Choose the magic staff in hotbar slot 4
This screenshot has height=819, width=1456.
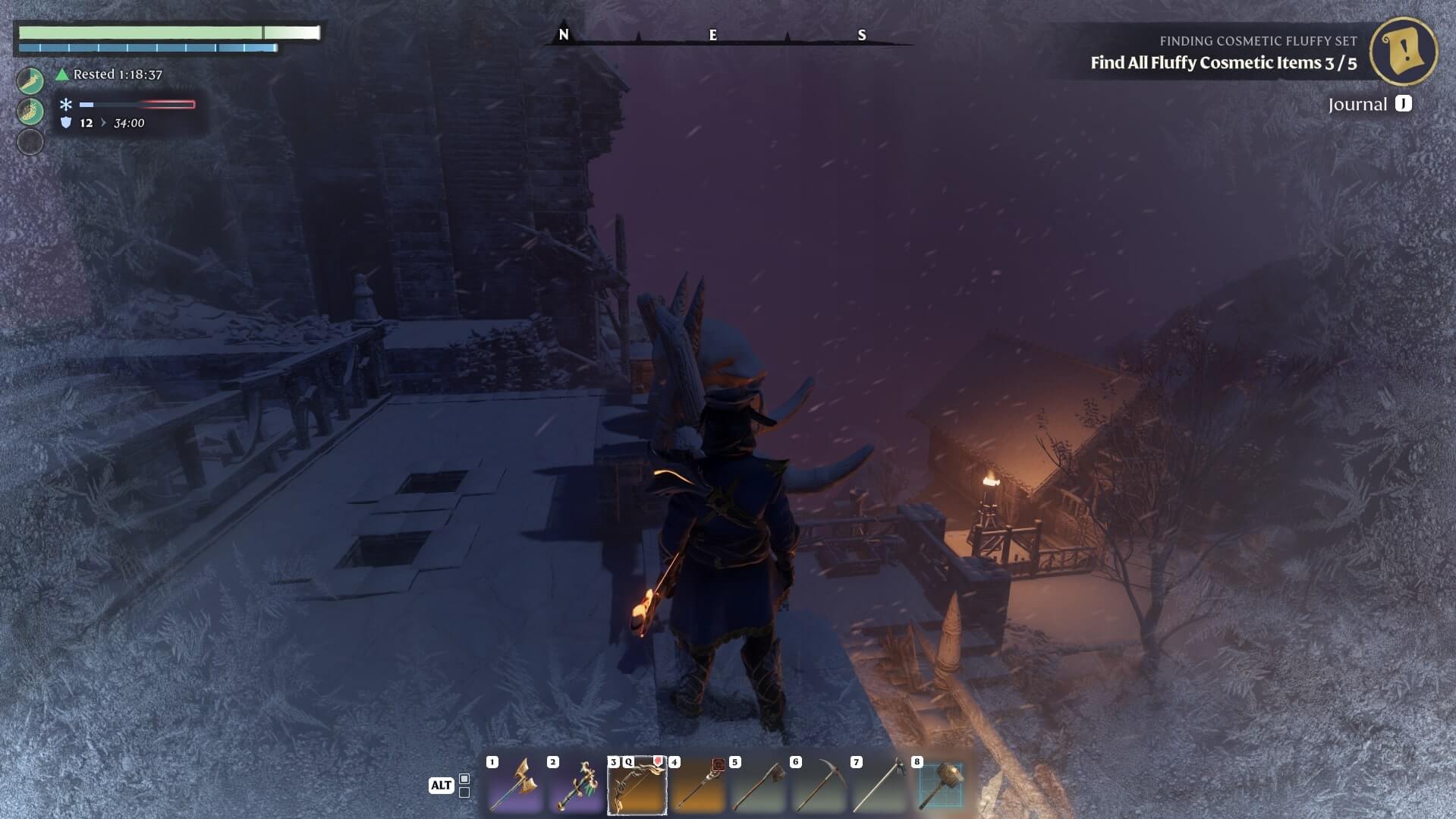click(x=698, y=785)
